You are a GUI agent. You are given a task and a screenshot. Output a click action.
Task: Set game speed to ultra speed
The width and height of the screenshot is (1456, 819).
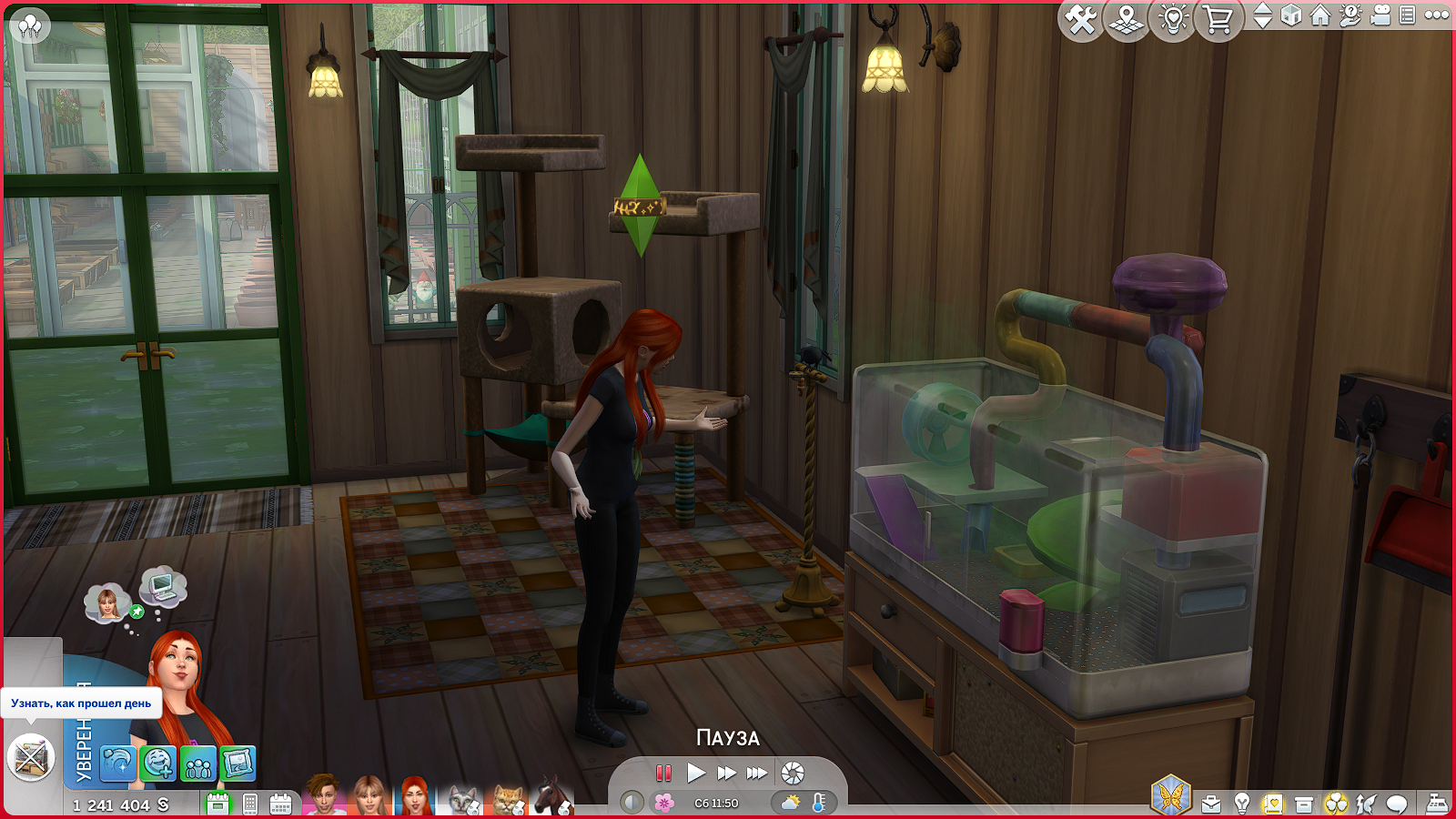(756, 773)
